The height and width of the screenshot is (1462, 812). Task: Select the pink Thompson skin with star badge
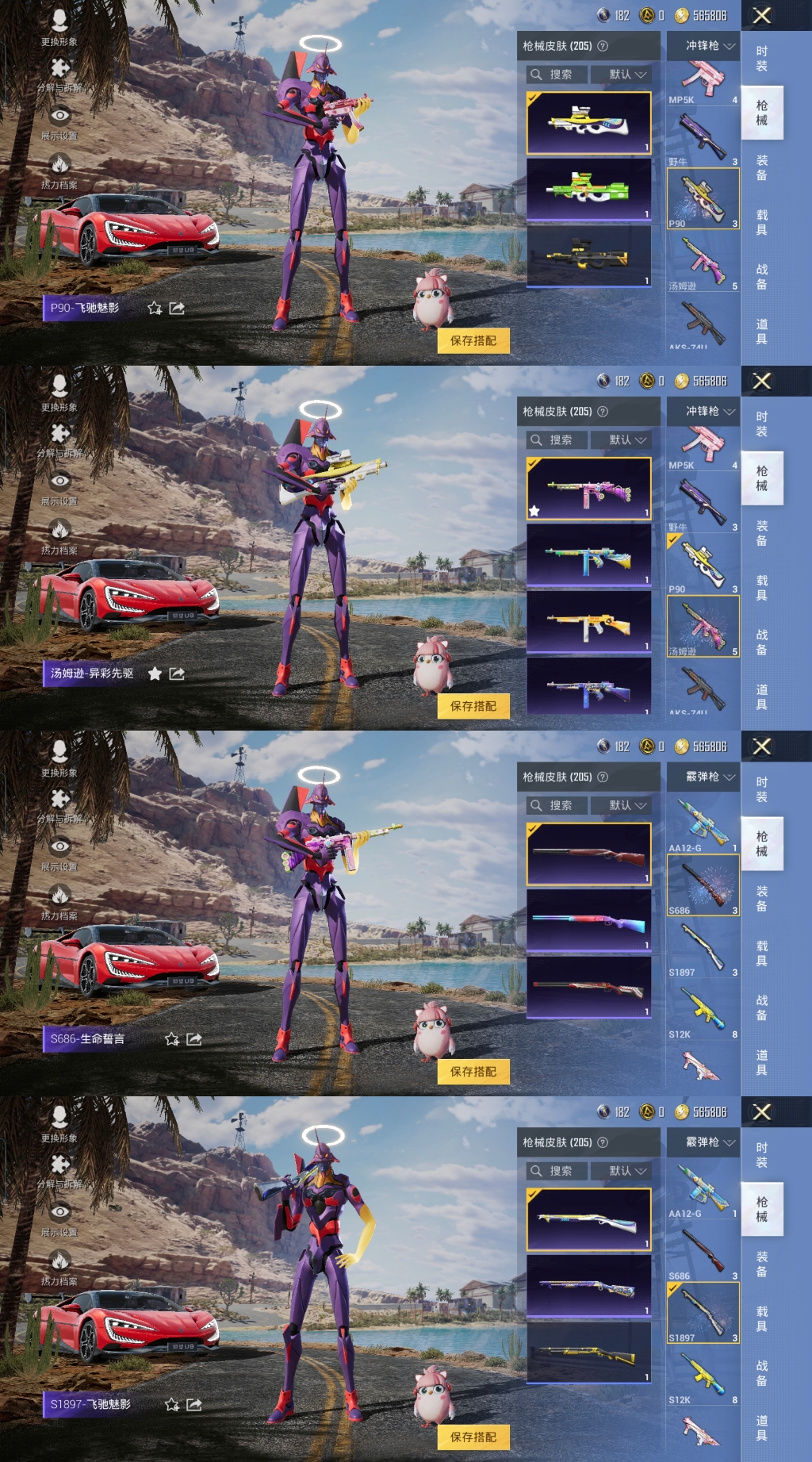pyautogui.click(x=588, y=489)
